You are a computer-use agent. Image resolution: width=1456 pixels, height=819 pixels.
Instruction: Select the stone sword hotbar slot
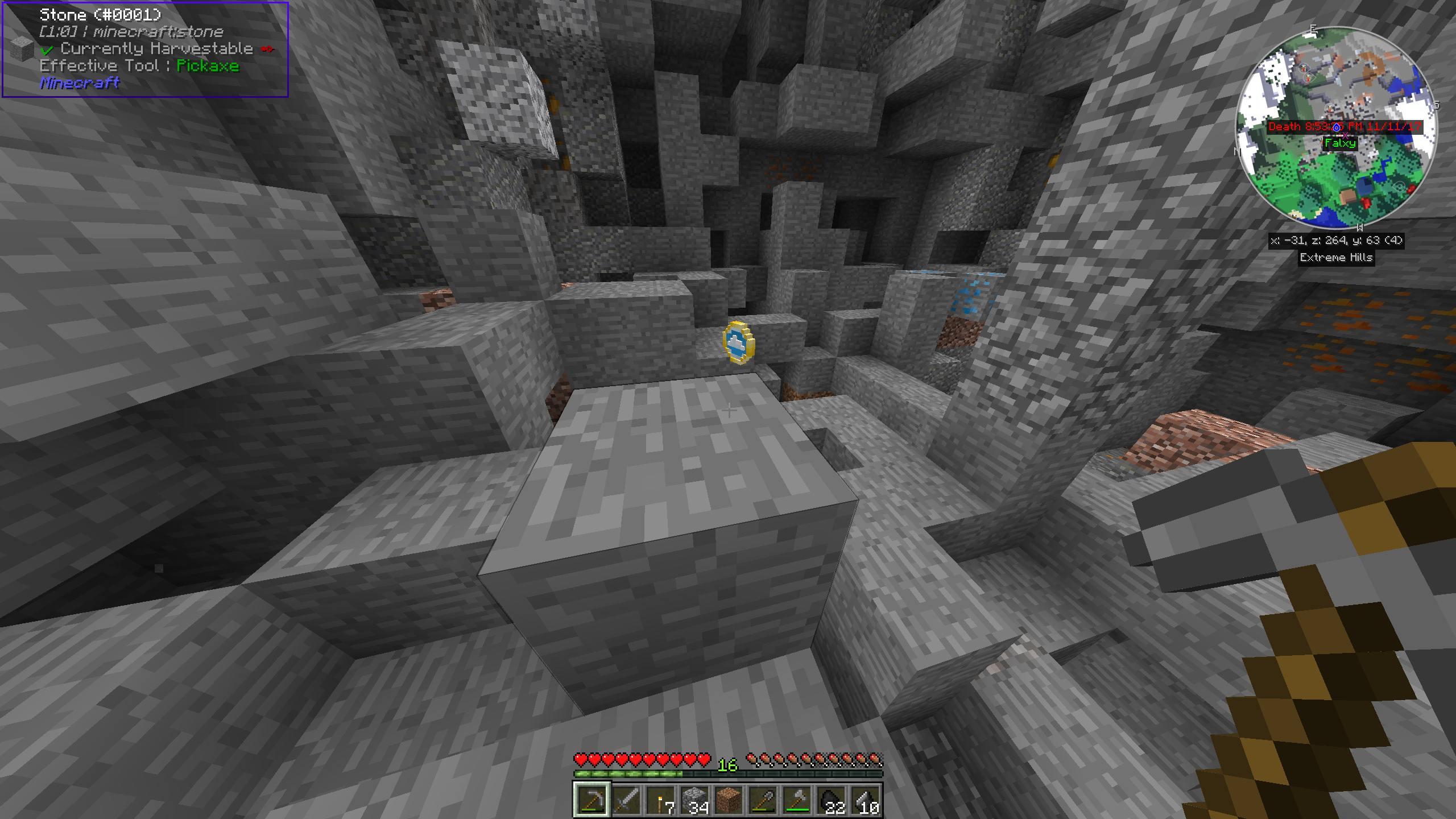(x=626, y=800)
